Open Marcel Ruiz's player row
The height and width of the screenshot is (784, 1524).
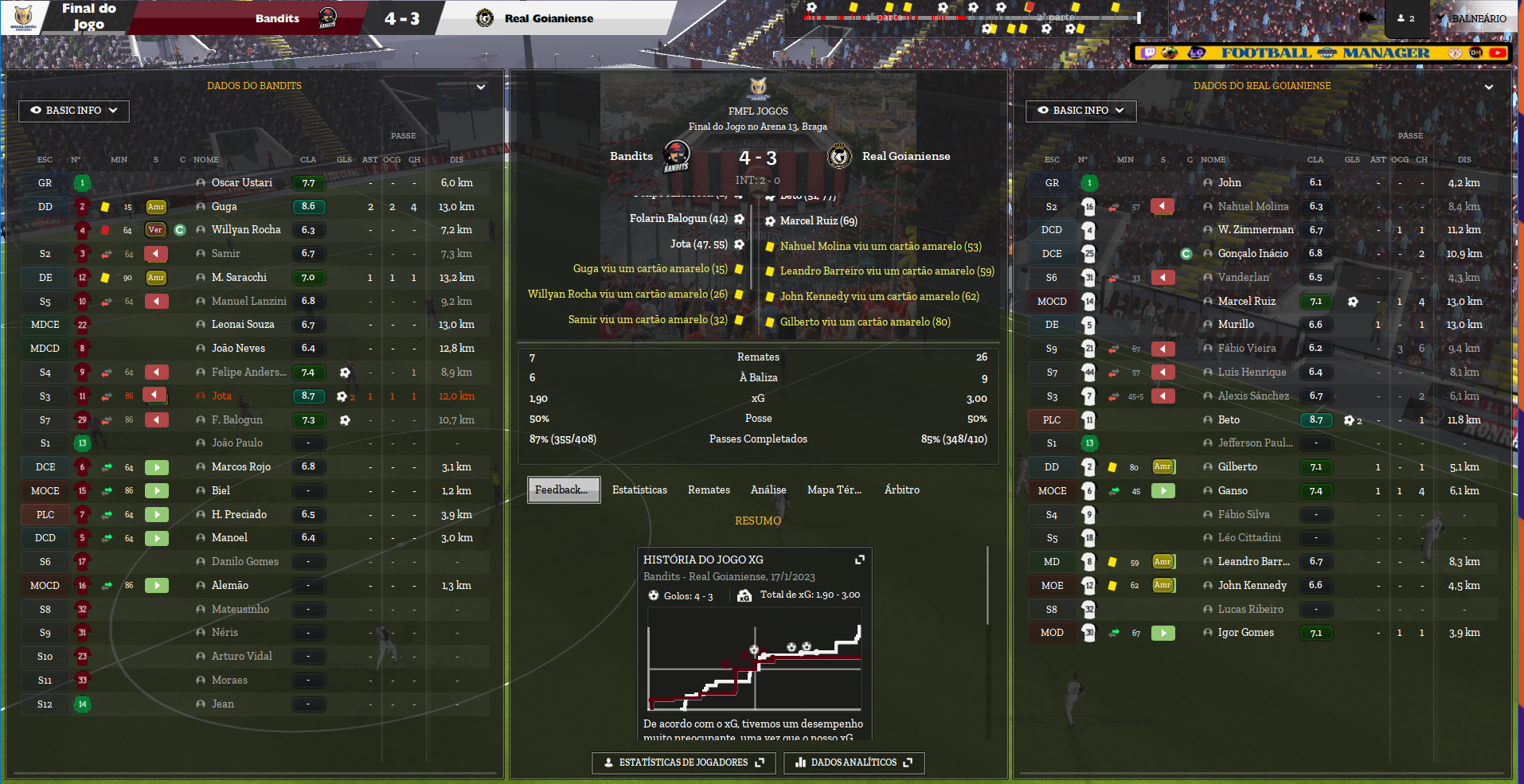1246,302
